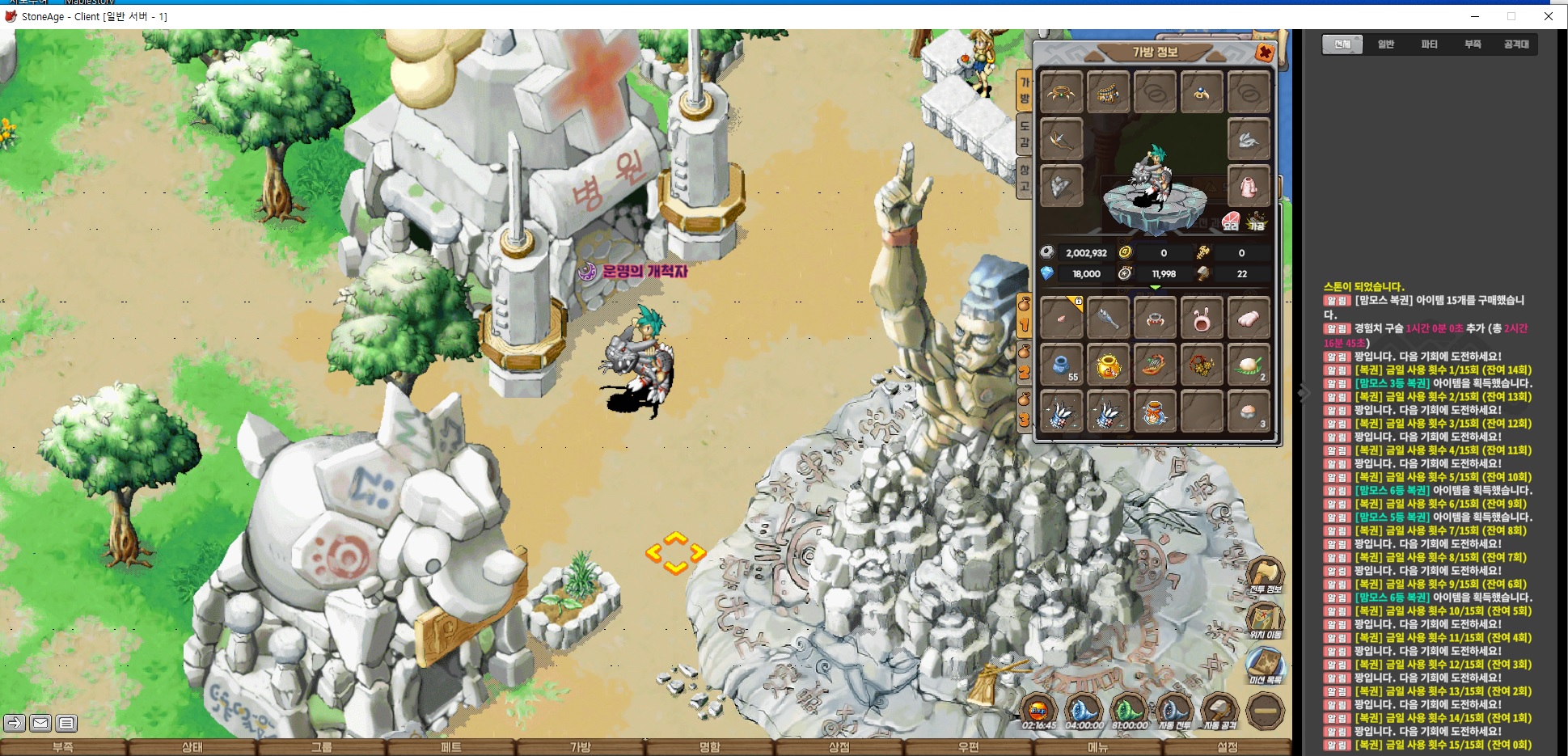Open the 미션 목록 mission list
Screen dimensions: 1568x756
(1265, 666)
